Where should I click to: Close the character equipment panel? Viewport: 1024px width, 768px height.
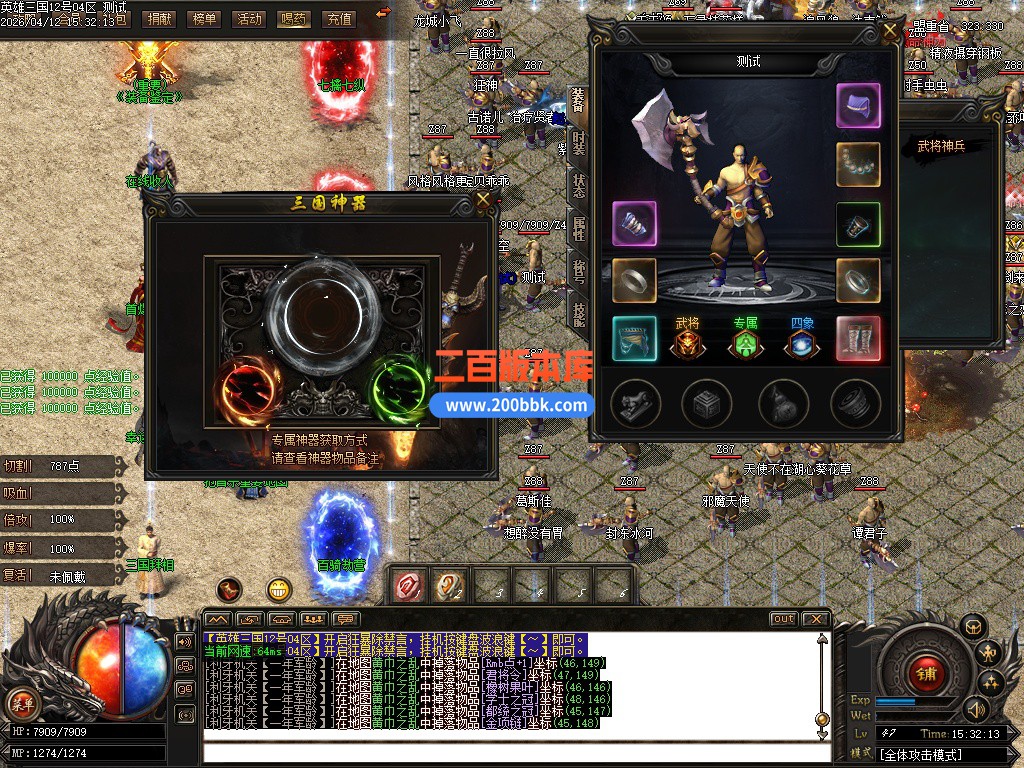point(889,30)
